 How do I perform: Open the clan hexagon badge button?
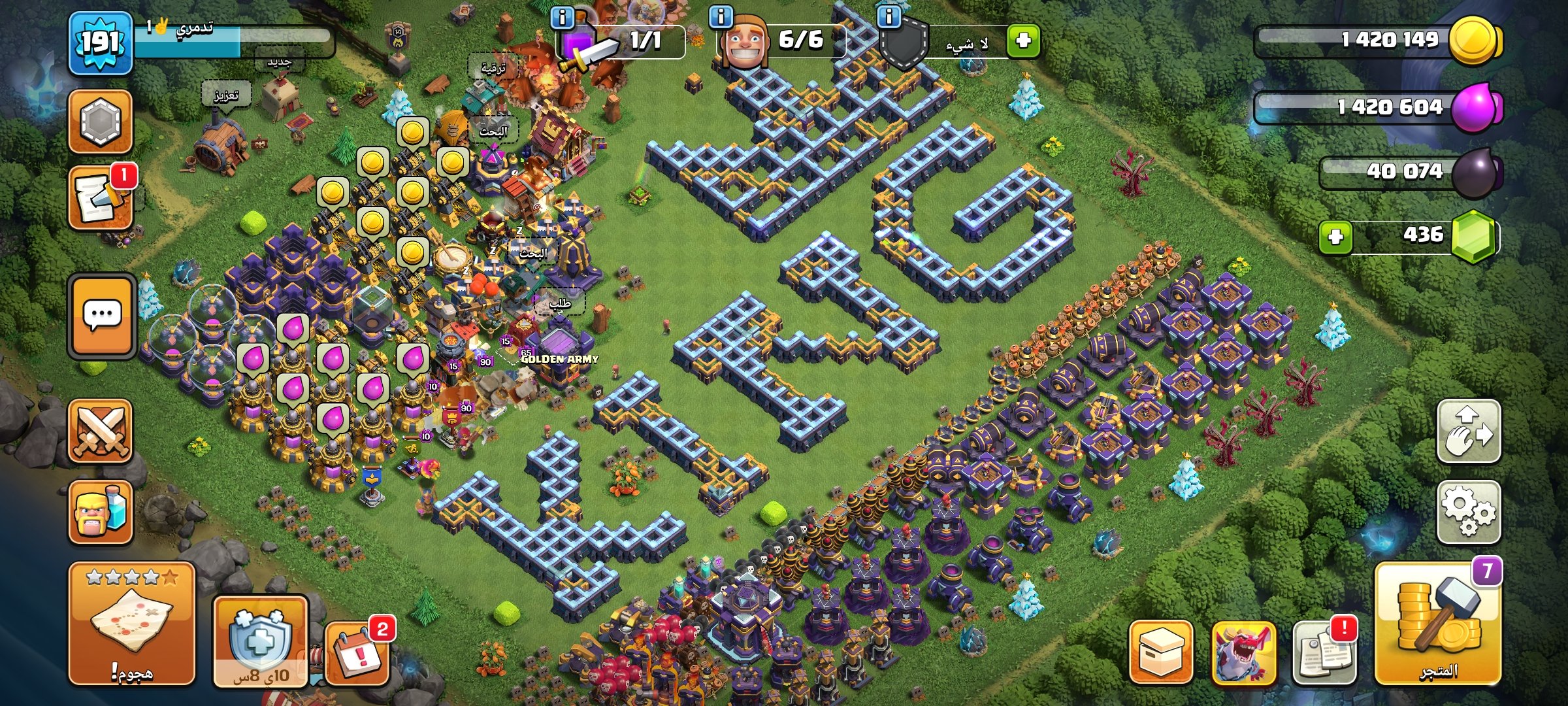click(100, 122)
